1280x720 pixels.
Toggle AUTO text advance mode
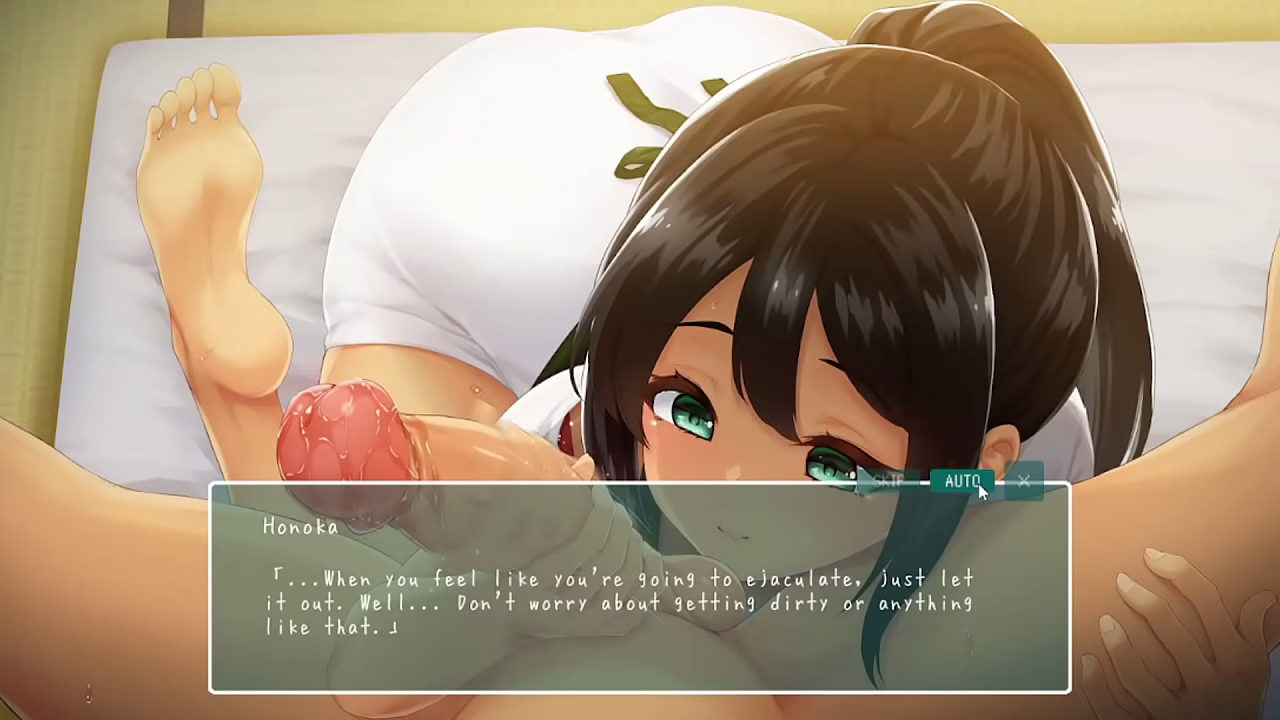click(961, 481)
